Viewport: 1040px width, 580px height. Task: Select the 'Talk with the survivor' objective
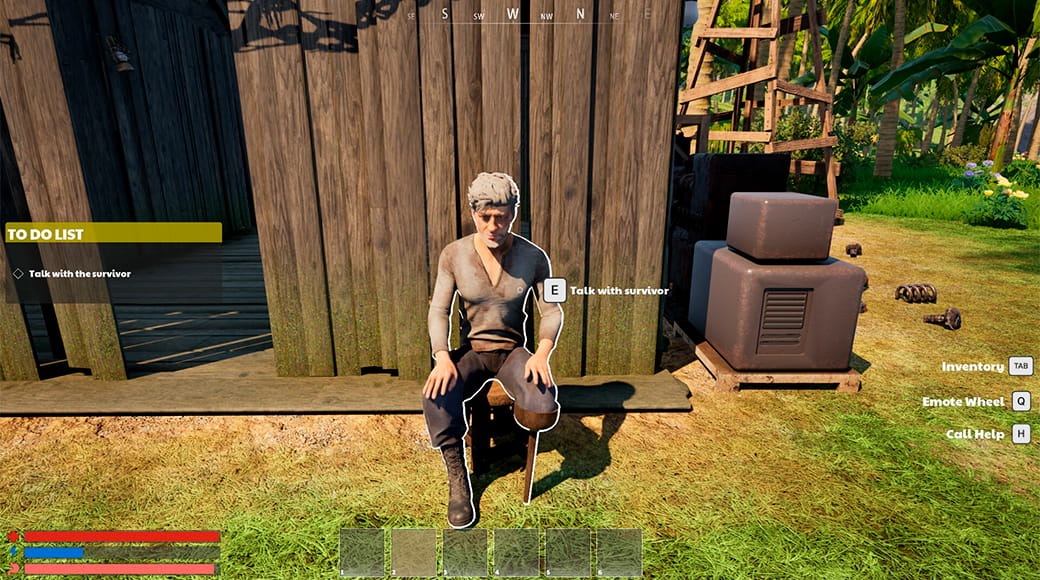79,273
